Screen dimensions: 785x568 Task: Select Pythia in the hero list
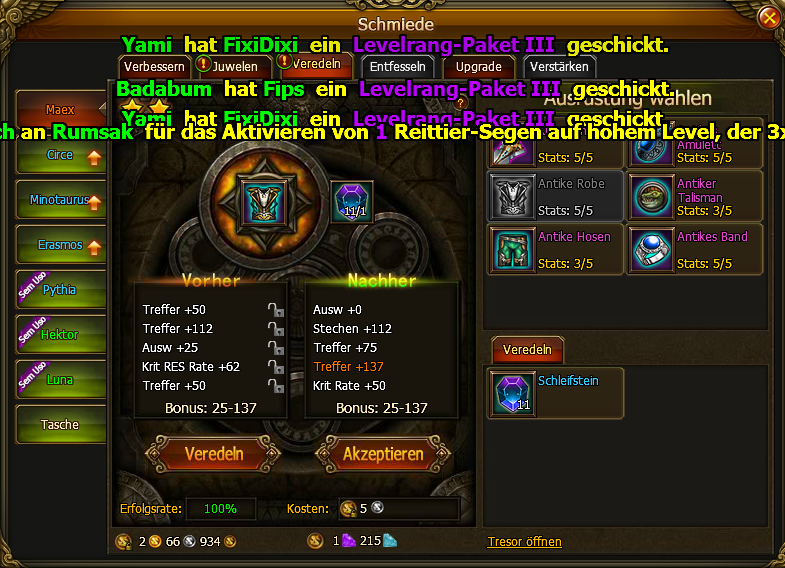click(60, 290)
